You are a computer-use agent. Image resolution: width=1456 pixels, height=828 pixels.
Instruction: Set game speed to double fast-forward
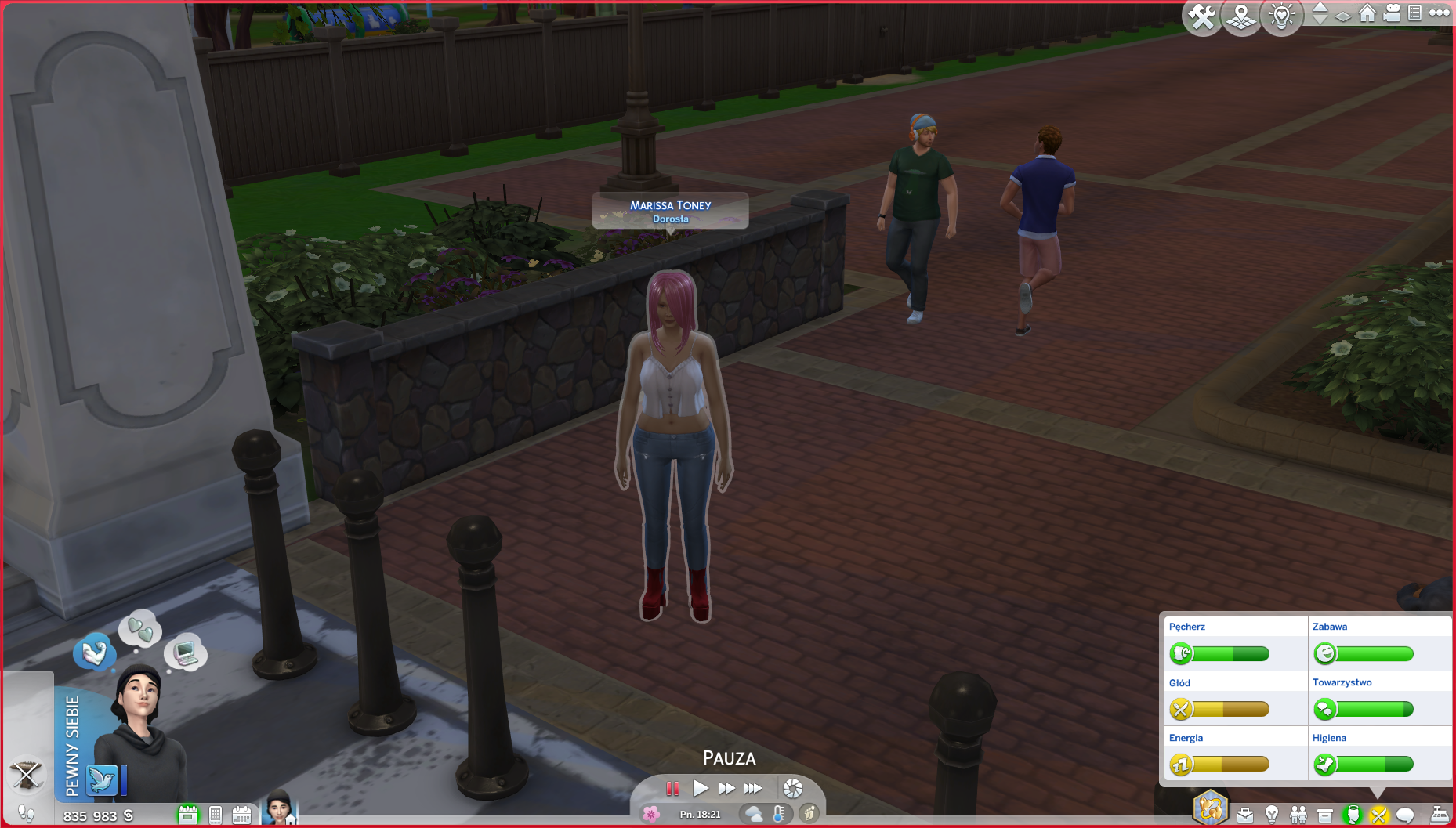726,788
